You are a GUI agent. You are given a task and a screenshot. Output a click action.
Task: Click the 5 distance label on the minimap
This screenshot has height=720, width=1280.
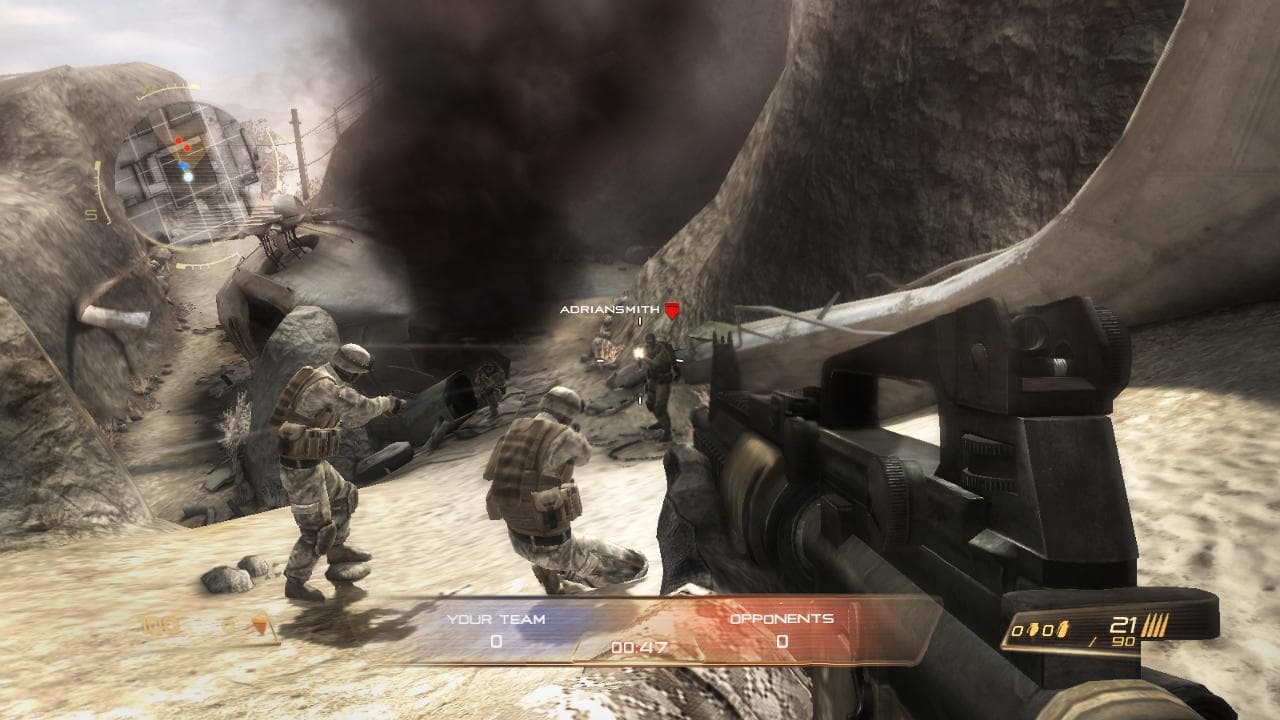[x=93, y=214]
